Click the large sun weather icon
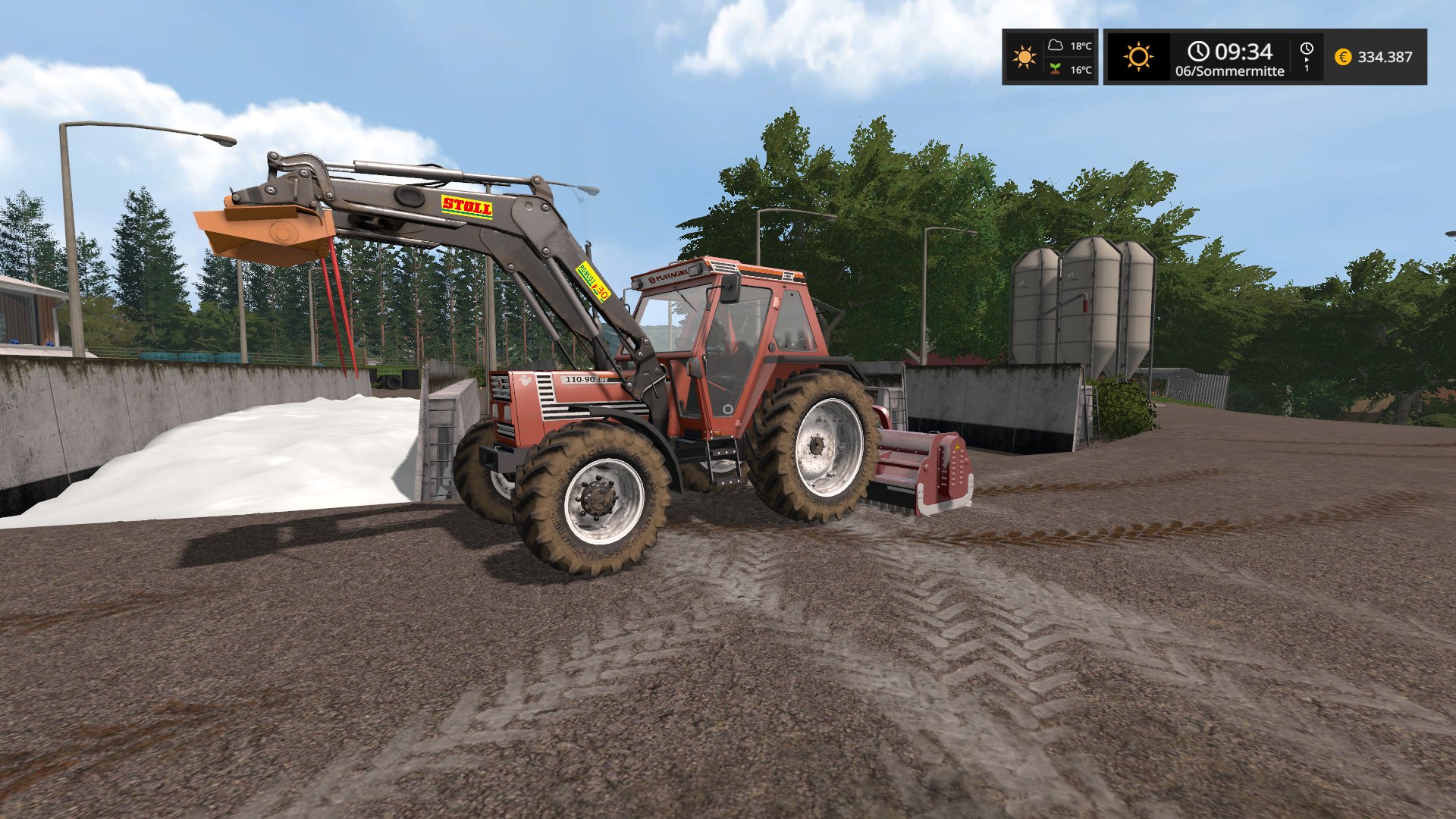This screenshot has height=819, width=1456. point(1138,57)
